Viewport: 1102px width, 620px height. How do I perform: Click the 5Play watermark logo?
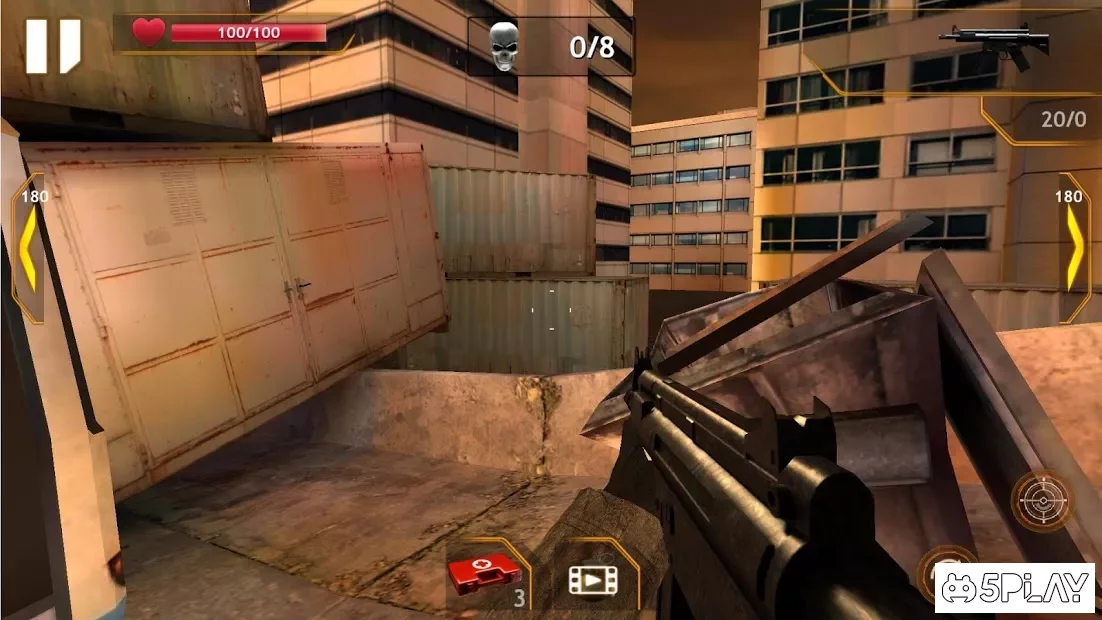pos(1014,588)
